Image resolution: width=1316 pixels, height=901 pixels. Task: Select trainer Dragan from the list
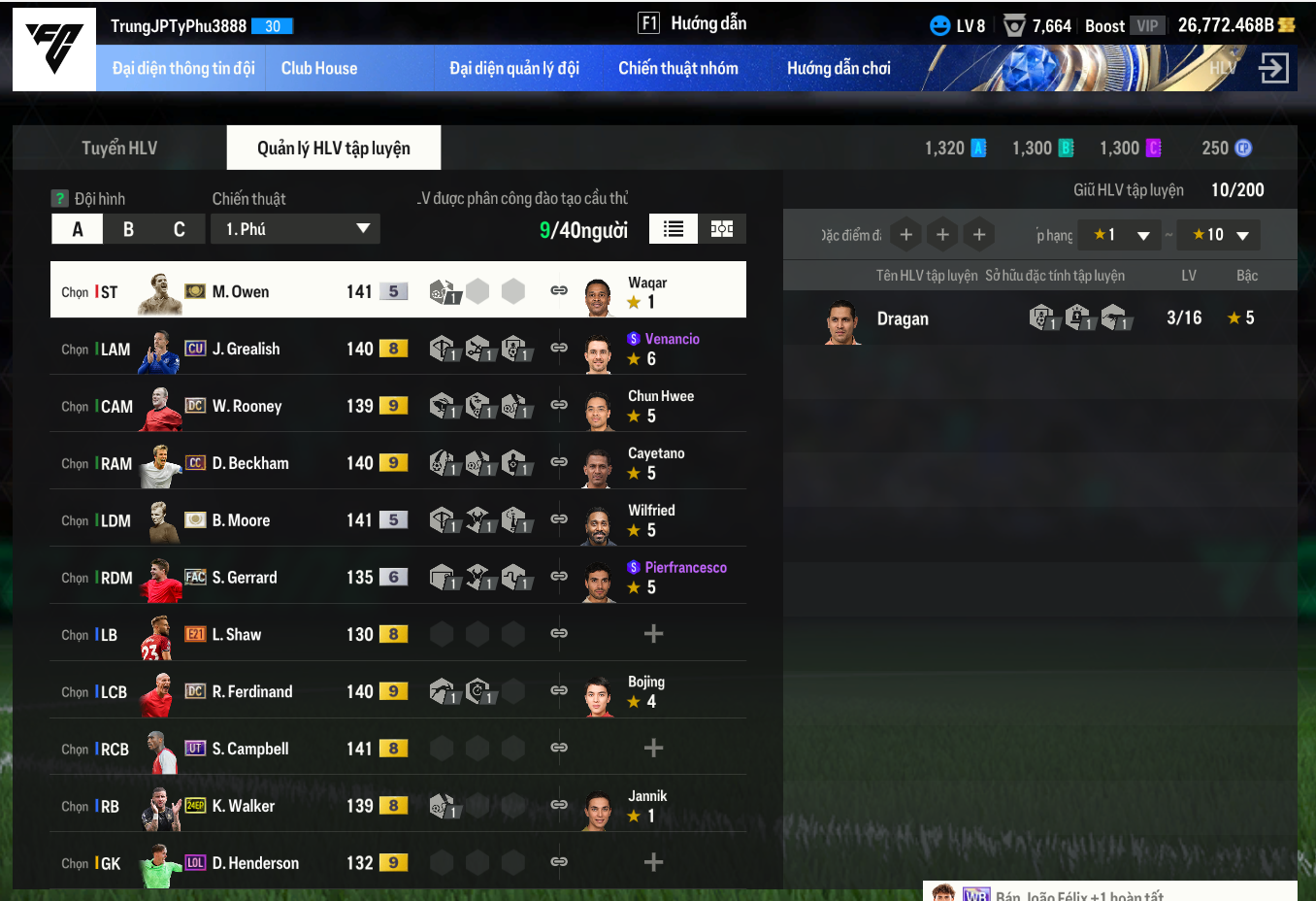pyautogui.click(x=903, y=318)
